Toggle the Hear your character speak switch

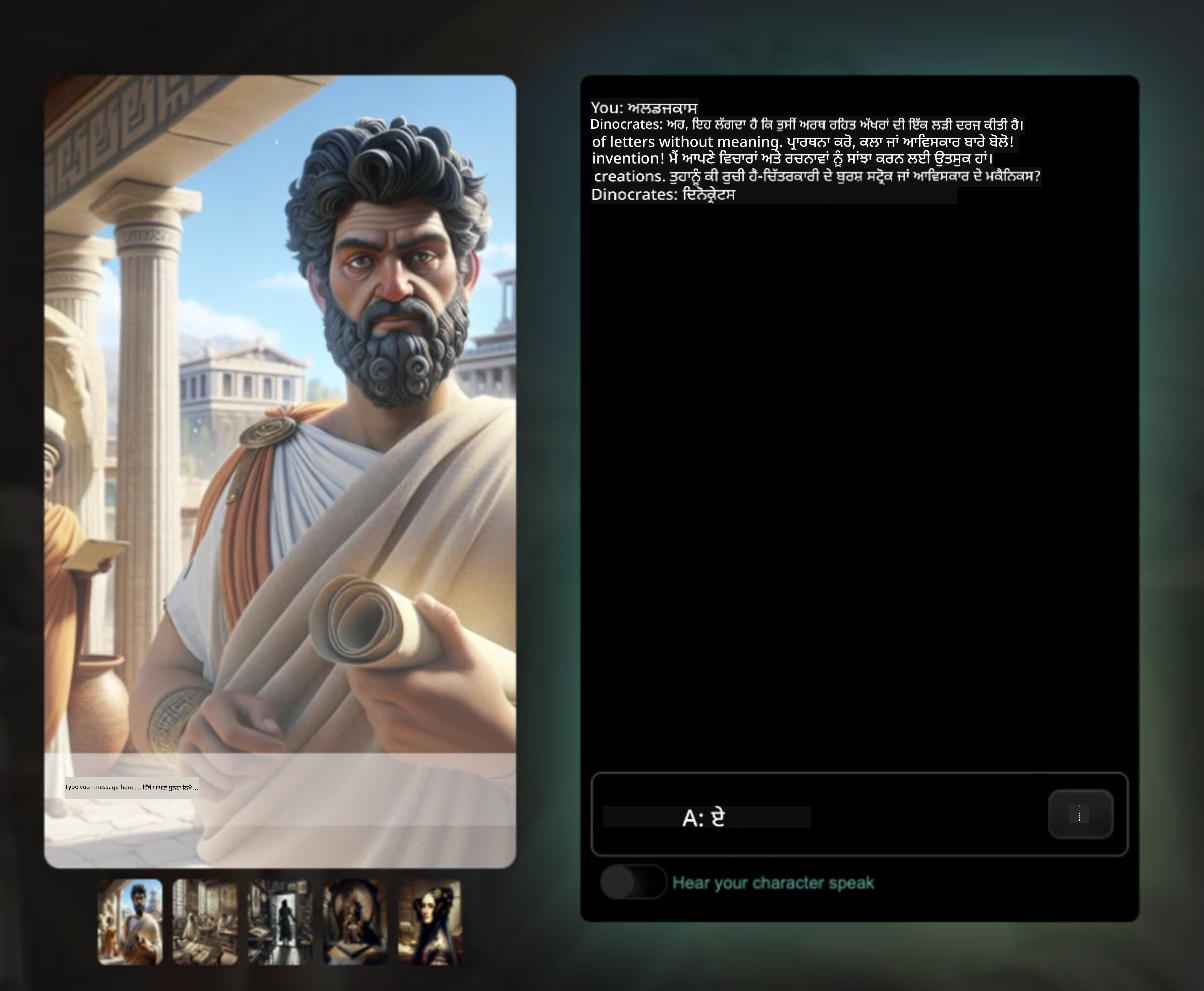633,882
